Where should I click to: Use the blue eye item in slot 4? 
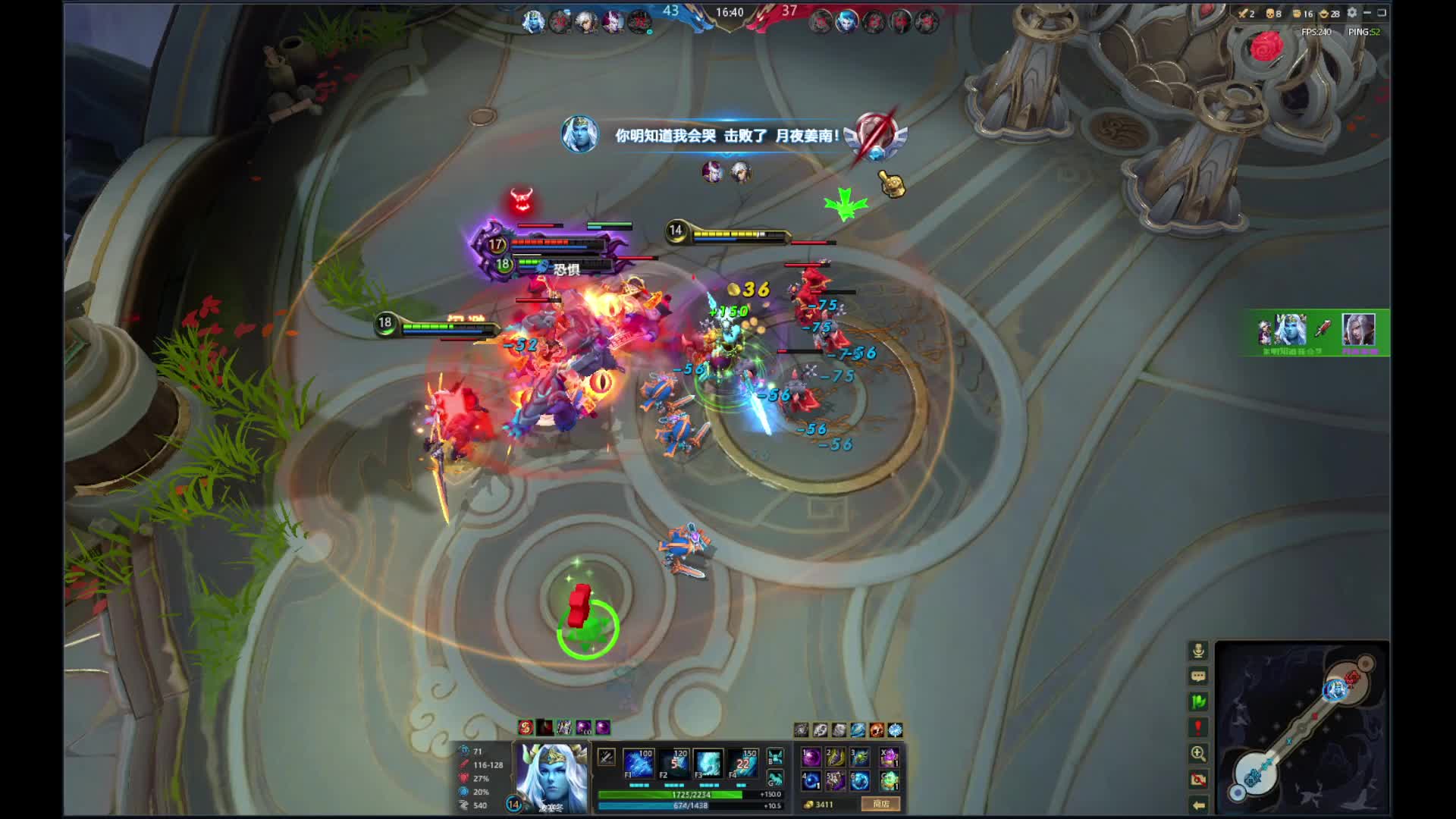811,780
